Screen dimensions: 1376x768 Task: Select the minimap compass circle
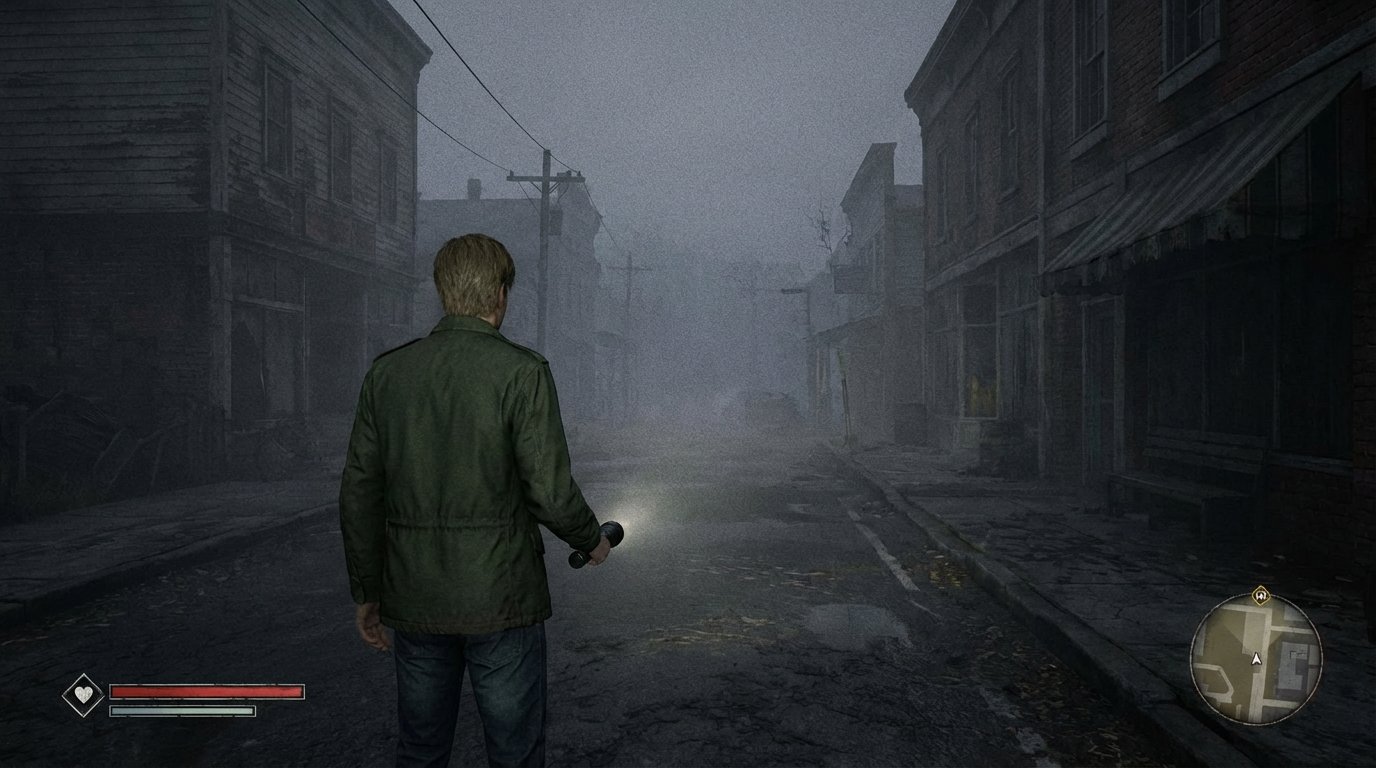[1256, 660]
